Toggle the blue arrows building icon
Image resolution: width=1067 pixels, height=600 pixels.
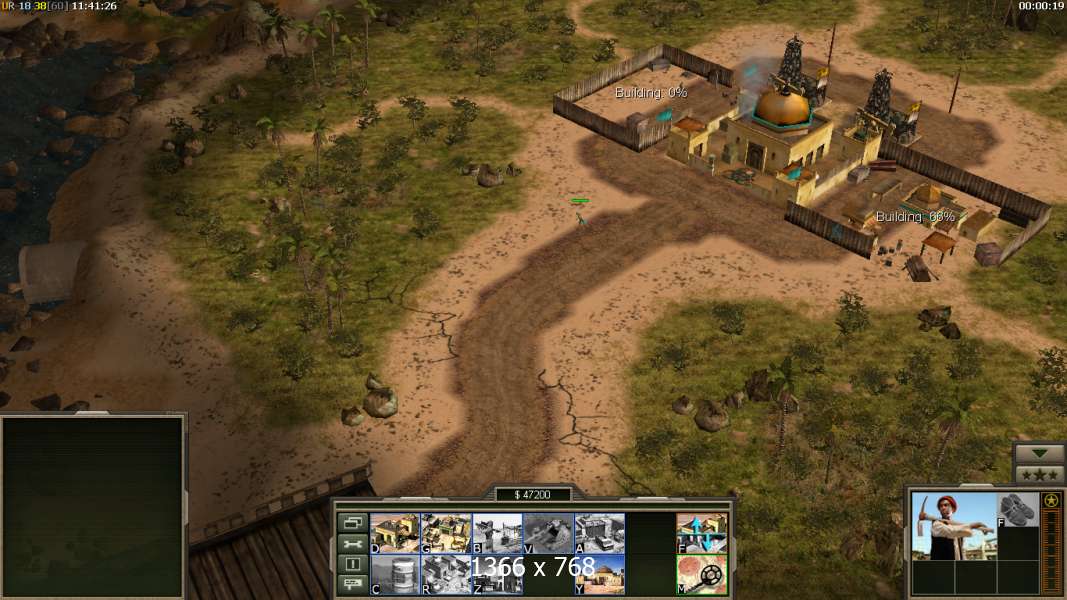(701, 533)
